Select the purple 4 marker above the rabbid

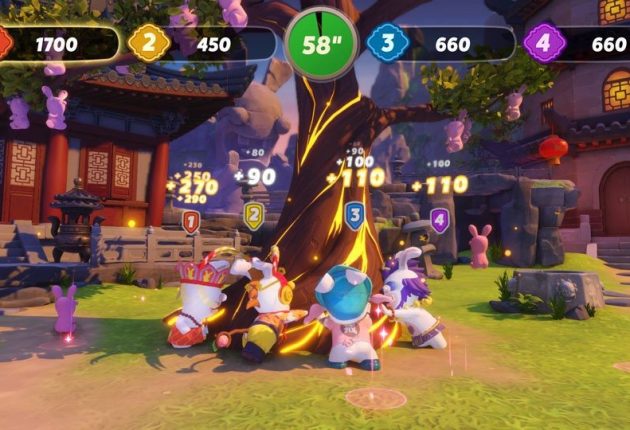(439, 220)
